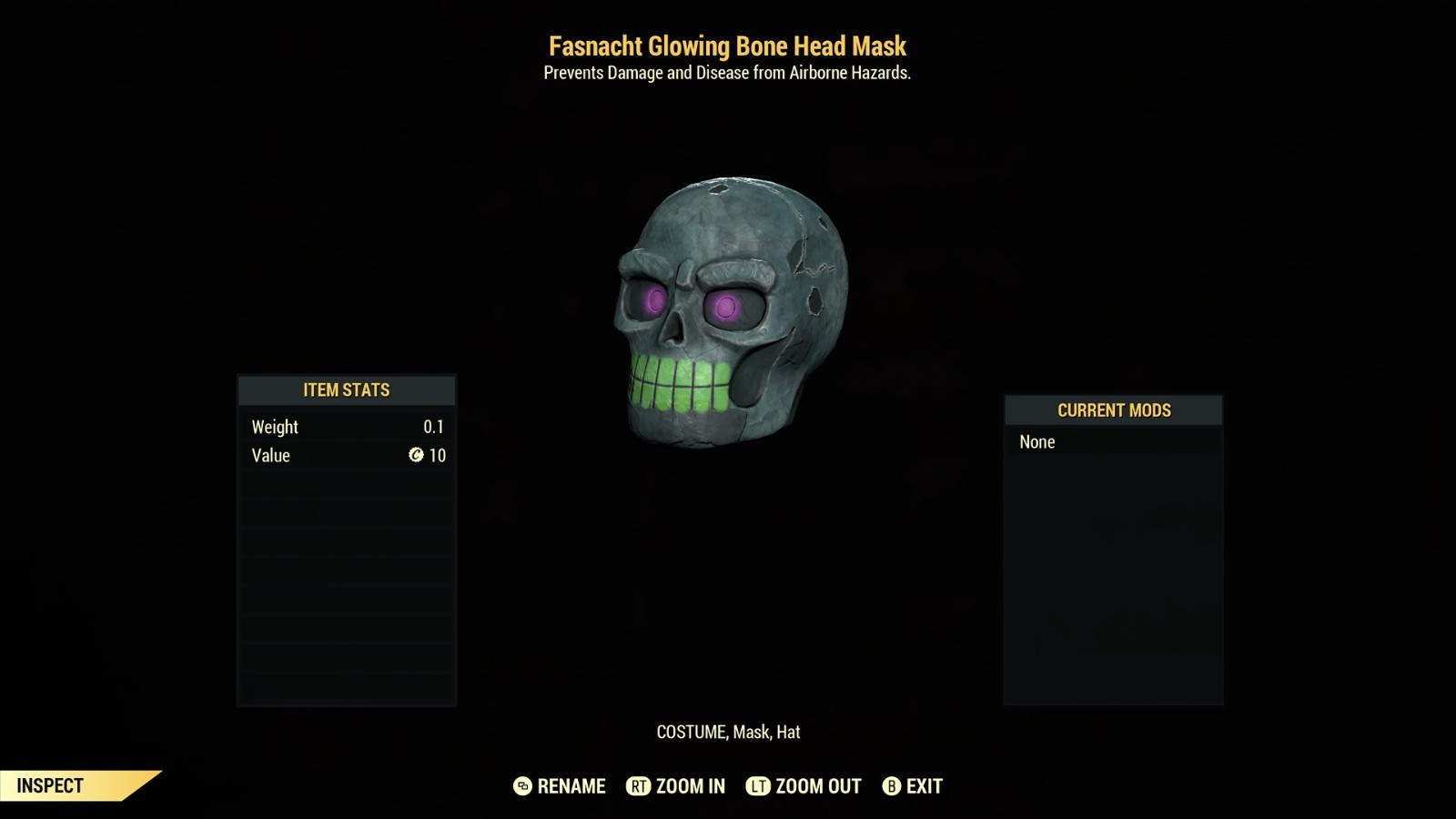Select the COSTUME category label
This screenshot has height=819, width=1456.
(x=692, y=731)
